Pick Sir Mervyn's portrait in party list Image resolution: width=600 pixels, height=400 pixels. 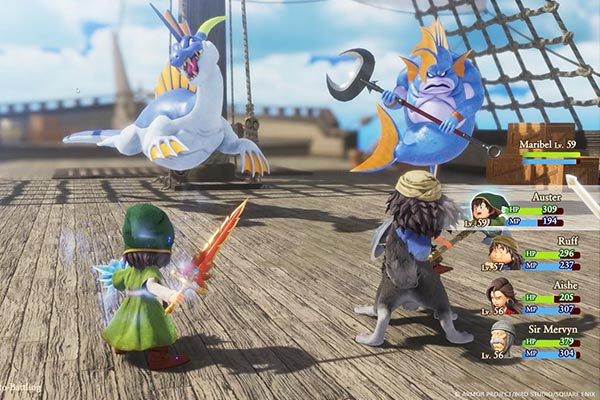pyautogui.click(x=504, y=337)
